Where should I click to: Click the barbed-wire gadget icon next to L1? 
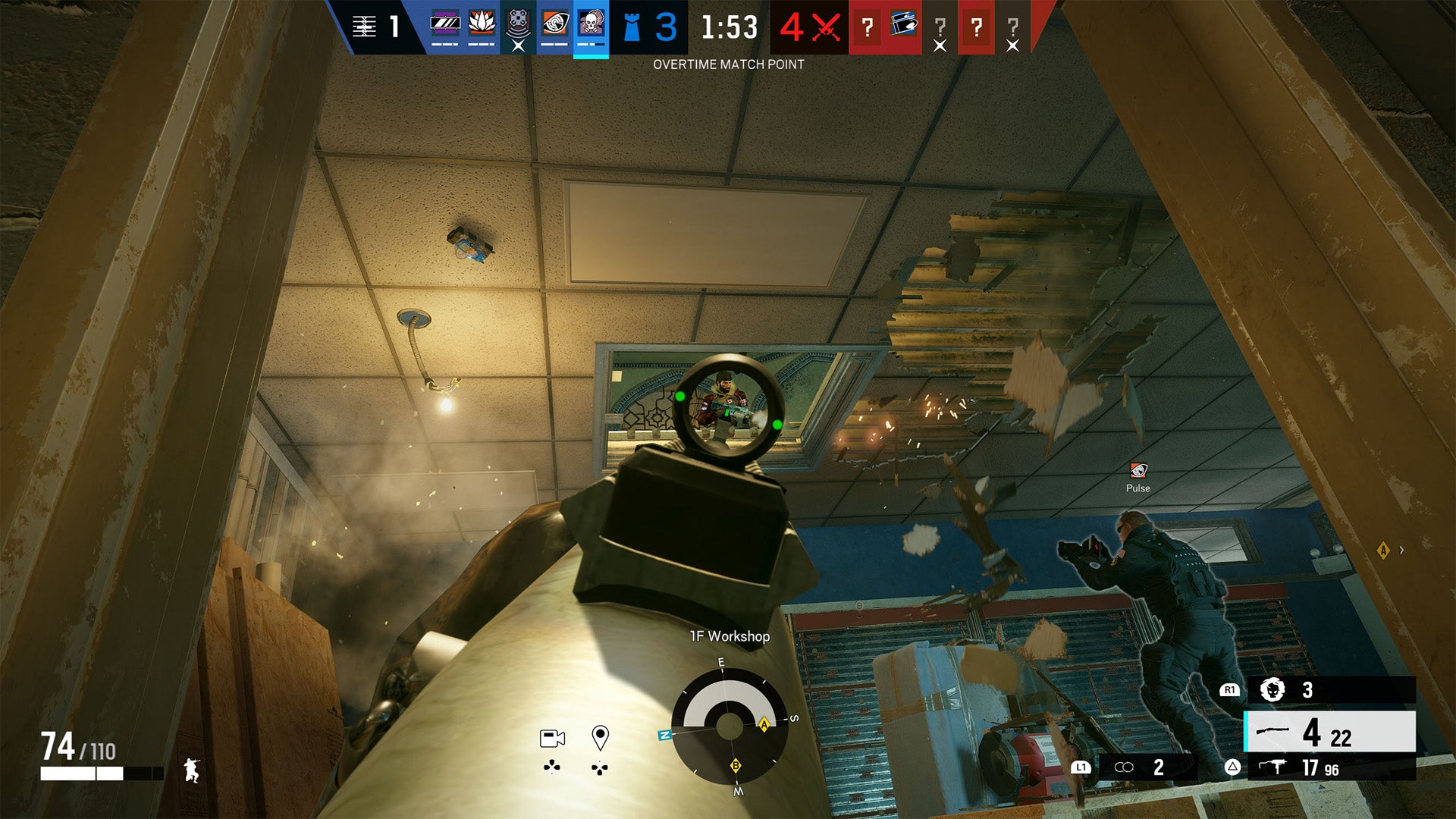coord(1125,767)
